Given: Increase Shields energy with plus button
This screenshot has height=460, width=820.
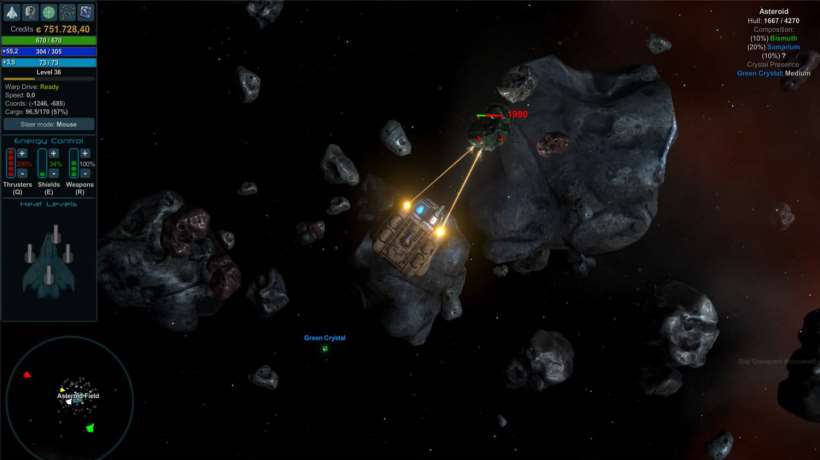Looking at the screenshot, I should pyautogui.click(x=54, y=154).
